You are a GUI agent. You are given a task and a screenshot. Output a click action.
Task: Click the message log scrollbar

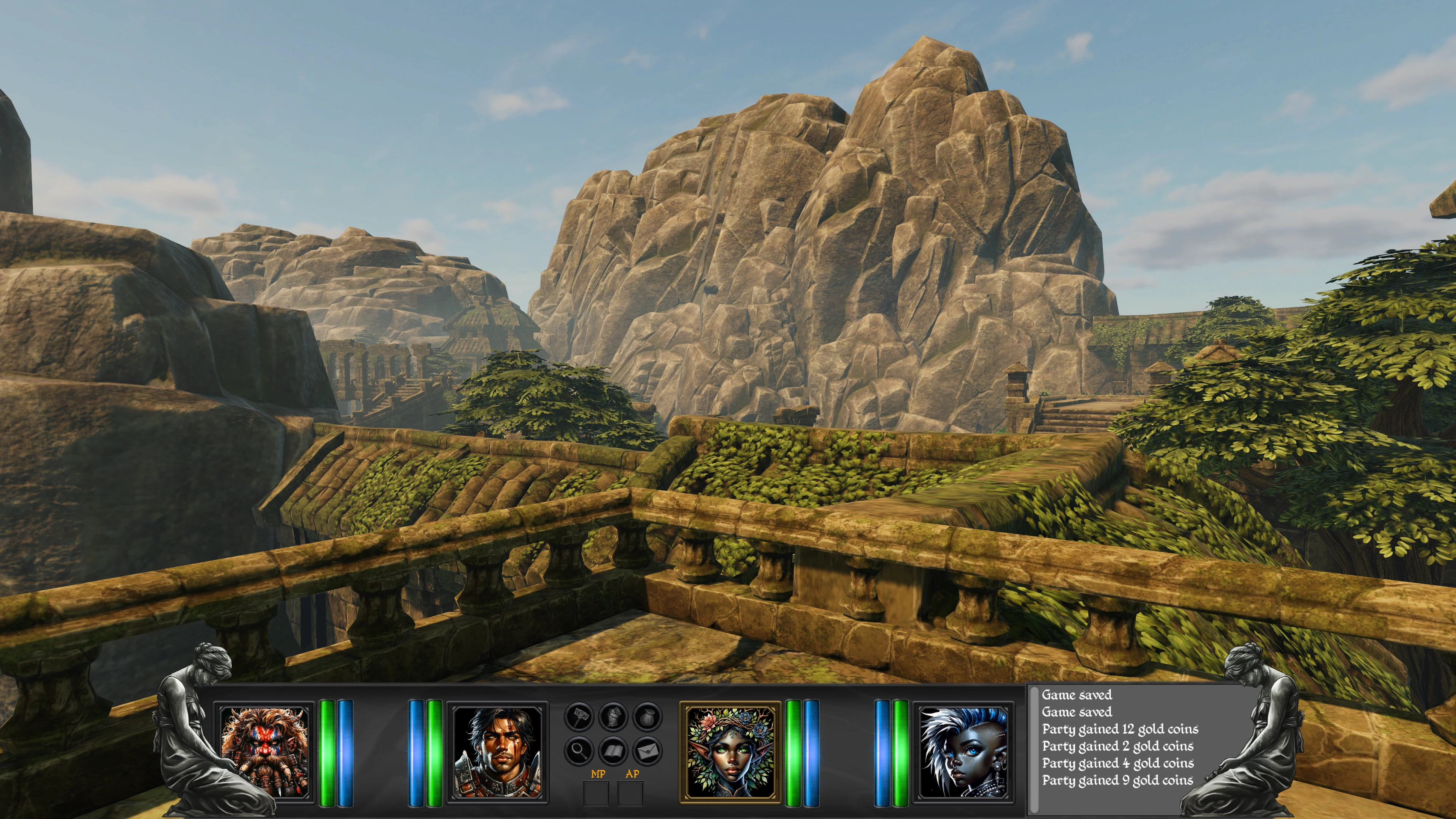[1034, 749]
